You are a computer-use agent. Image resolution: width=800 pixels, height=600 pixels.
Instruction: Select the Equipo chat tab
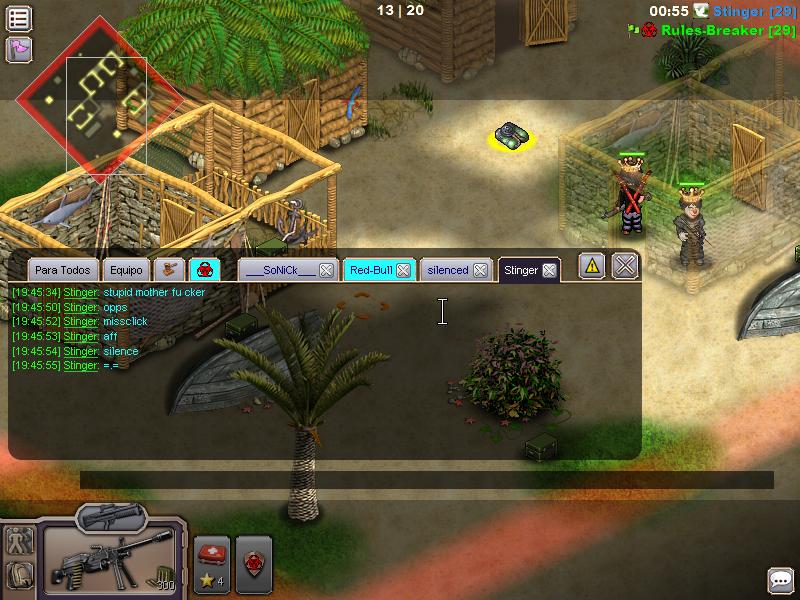tap(126, 270)
